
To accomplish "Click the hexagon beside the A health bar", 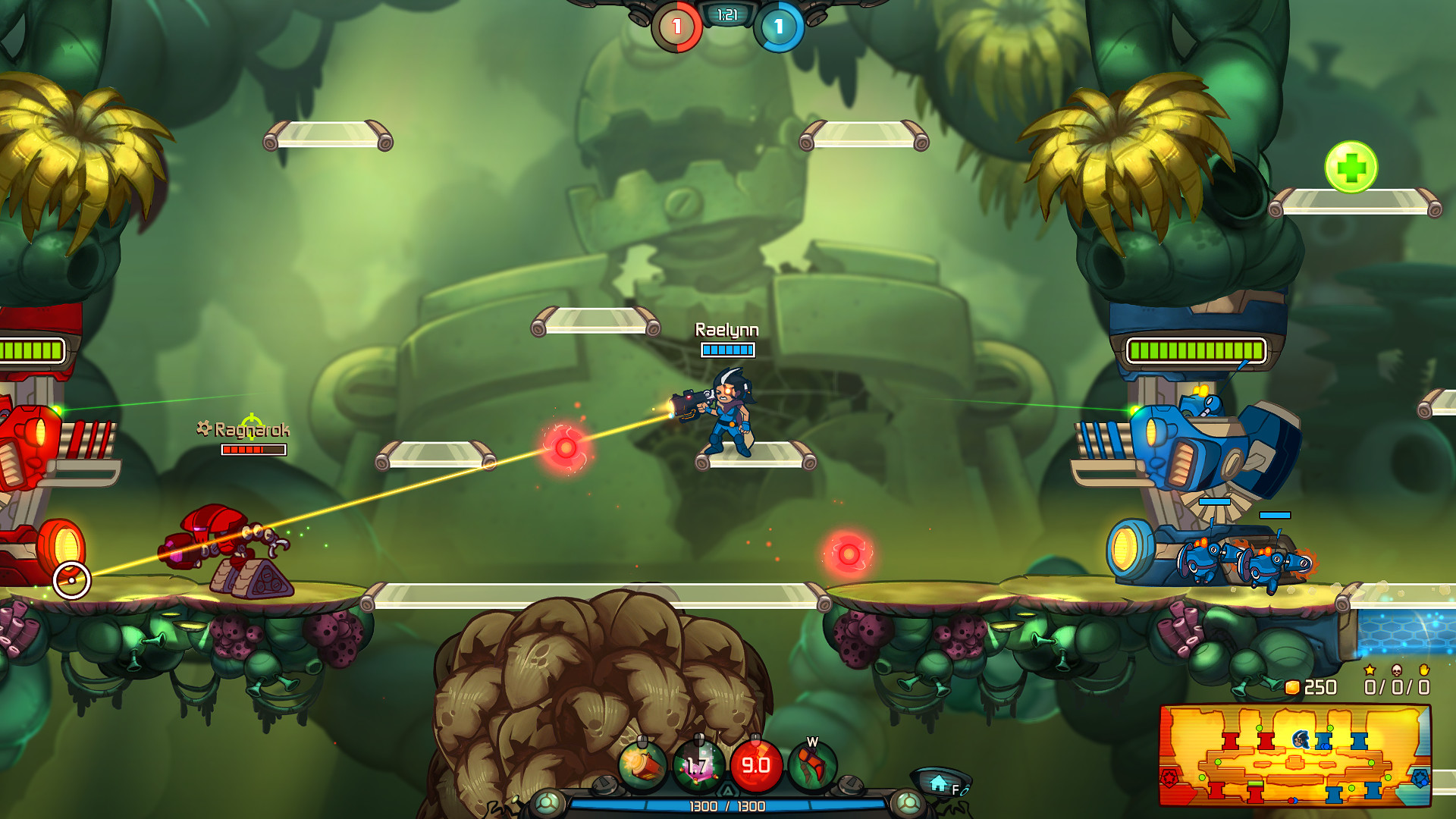I will pos(728,789).
